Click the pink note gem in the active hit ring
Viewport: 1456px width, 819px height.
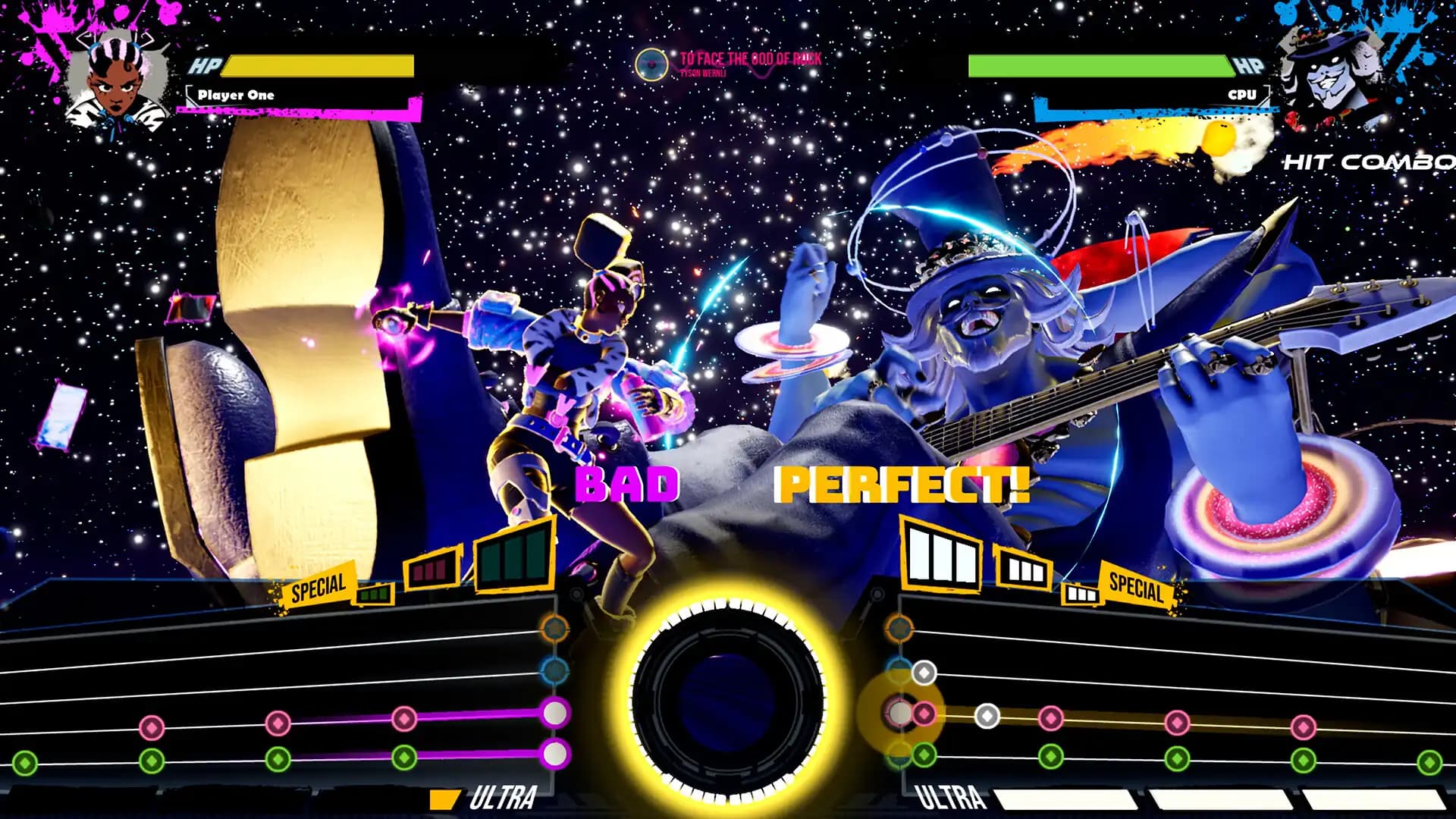924,713
